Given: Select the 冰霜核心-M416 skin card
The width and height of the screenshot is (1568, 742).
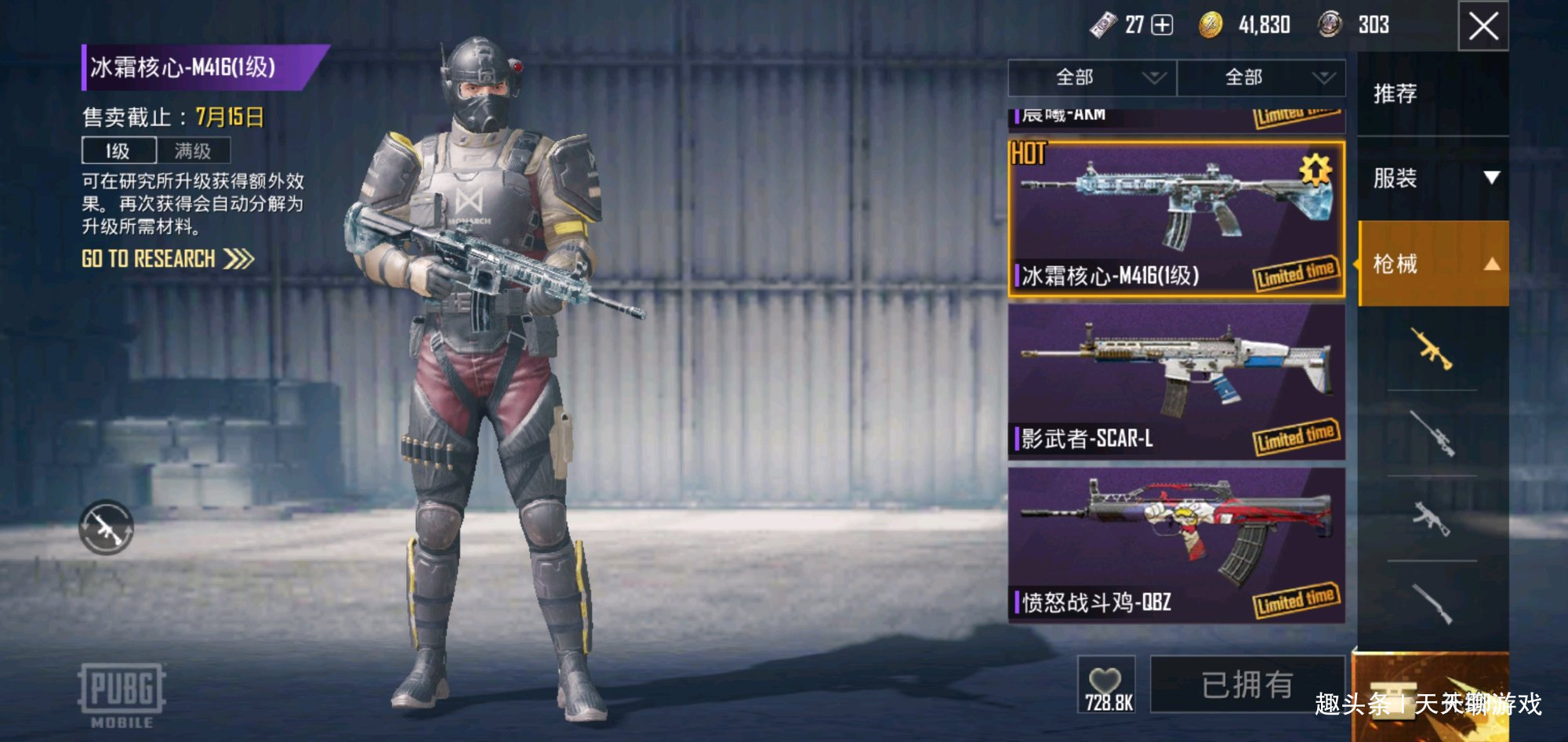Looking at the screenshot, I should [1176, 219].
